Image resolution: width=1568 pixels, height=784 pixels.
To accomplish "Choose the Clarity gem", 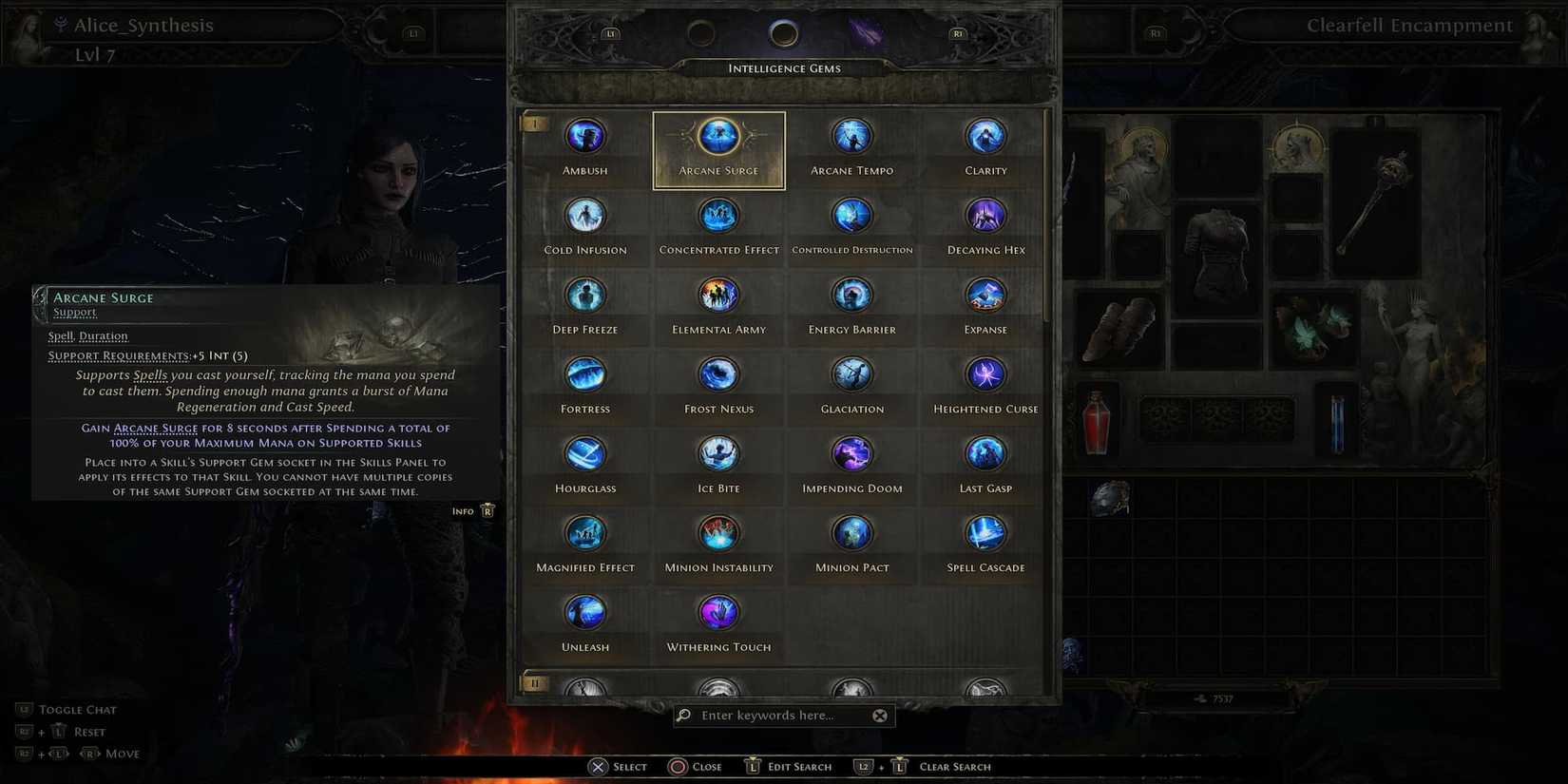I will point(985,136).
